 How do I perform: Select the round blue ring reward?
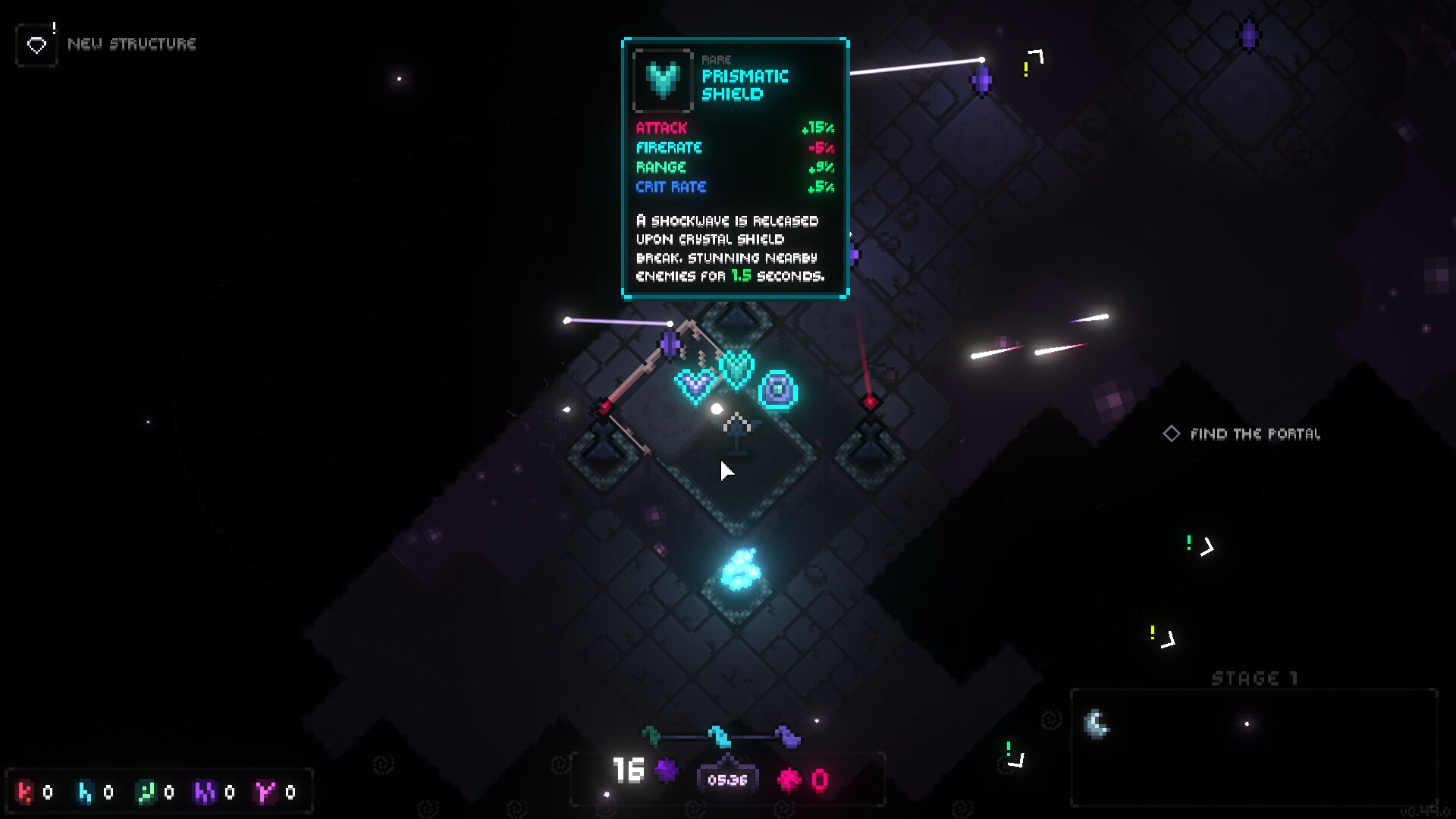778,390
